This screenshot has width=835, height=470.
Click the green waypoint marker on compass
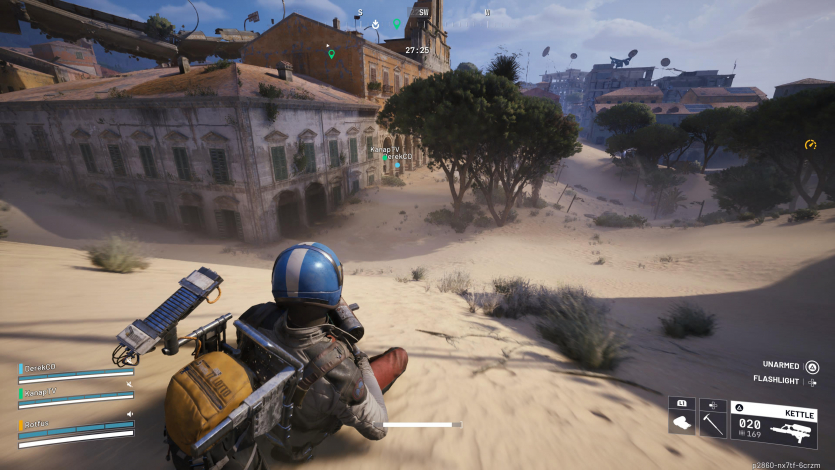coord(396,24)
